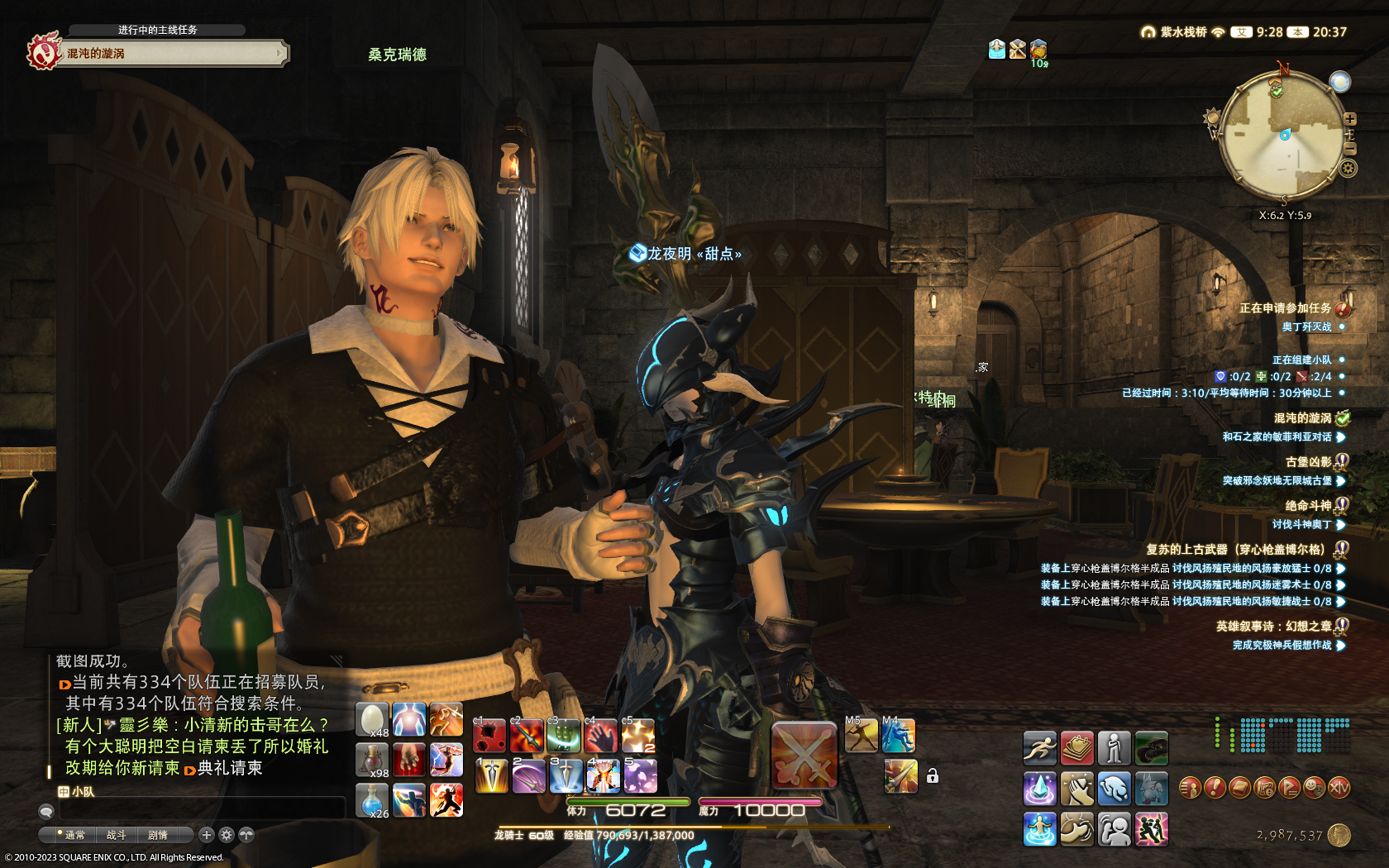Switch to the 战斗 chat tab

[117, 835]
